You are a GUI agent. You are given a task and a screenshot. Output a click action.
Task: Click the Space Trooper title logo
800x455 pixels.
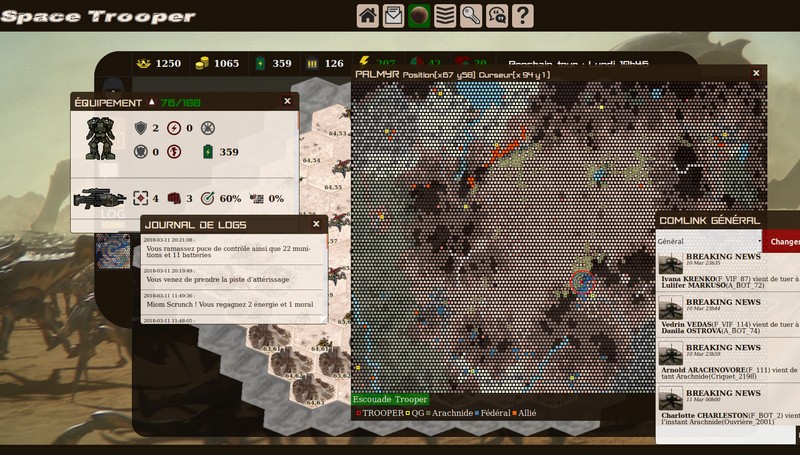98,16
